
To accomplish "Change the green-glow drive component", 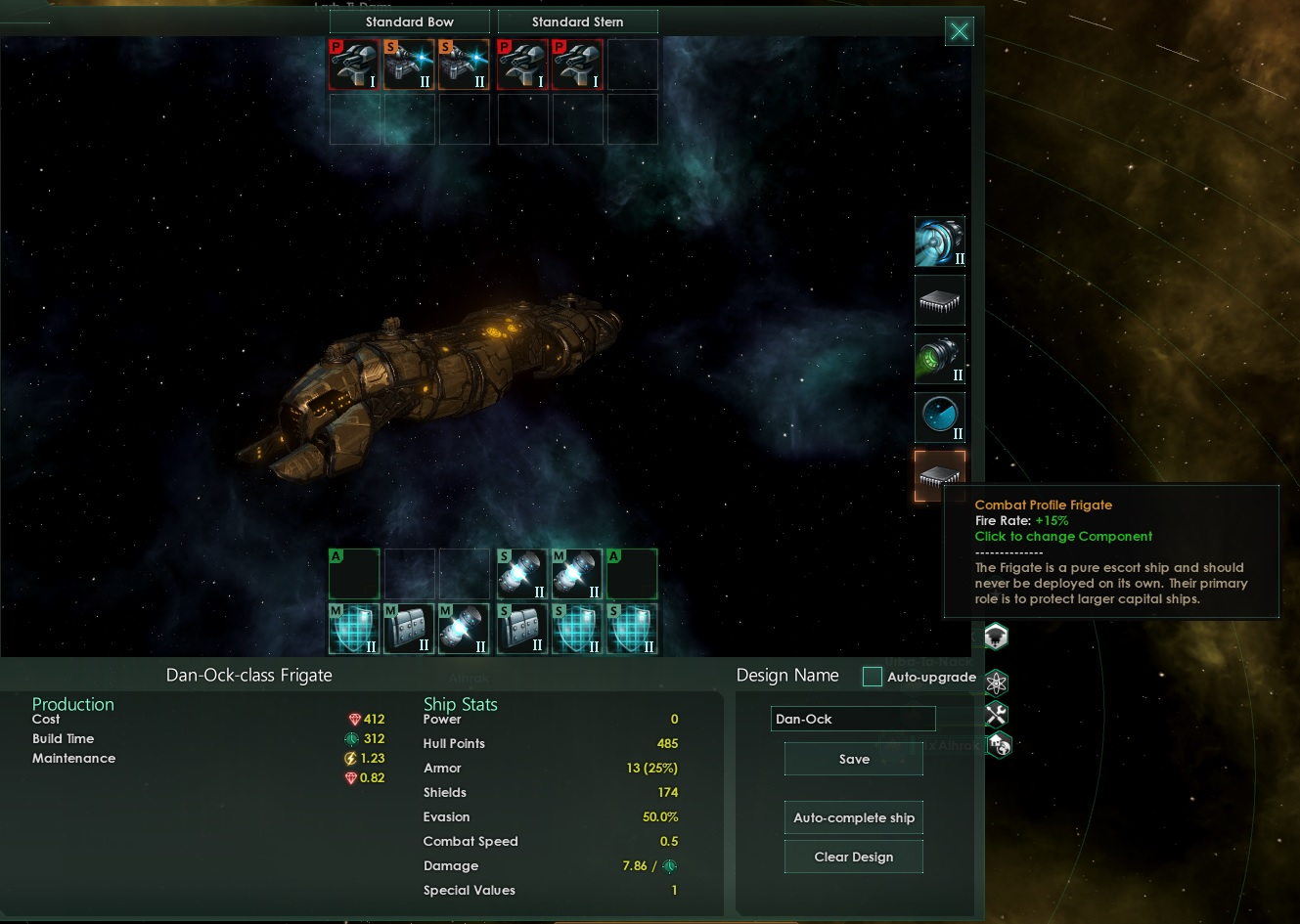I will click(939, 359).
